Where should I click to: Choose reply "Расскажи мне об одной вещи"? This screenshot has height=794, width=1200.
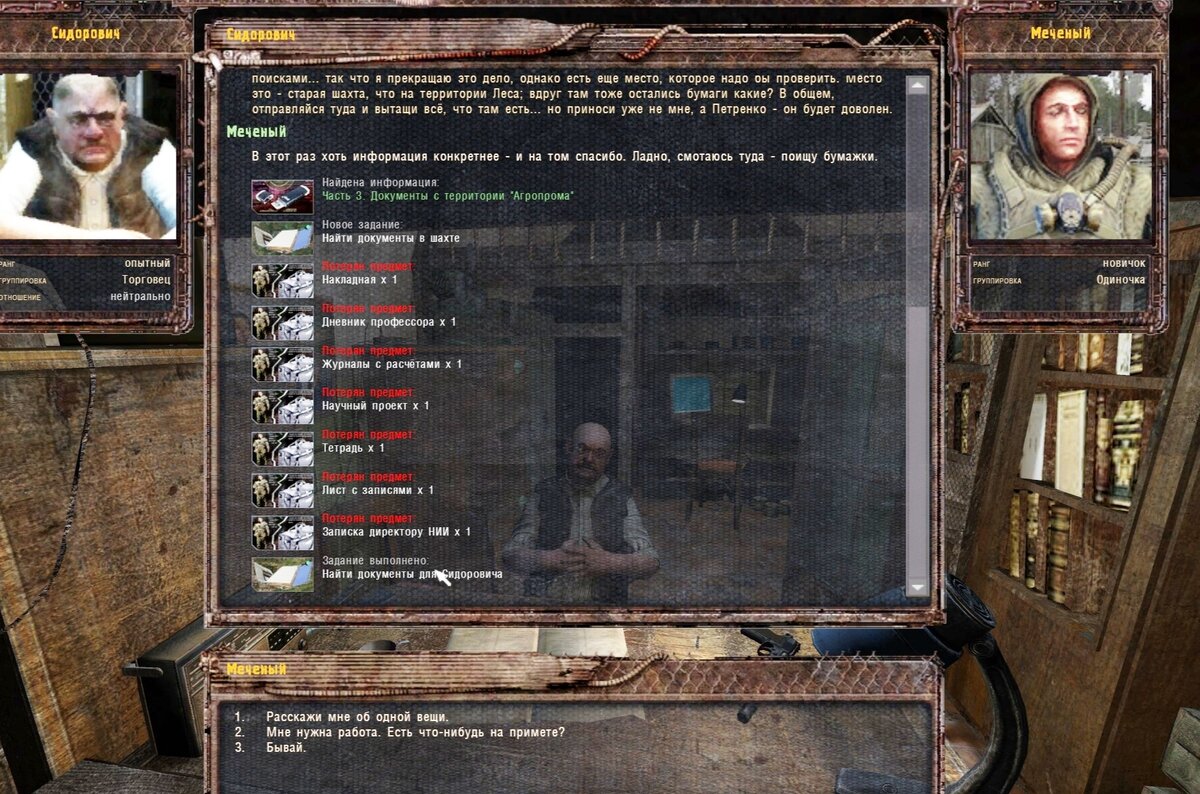coord(357,717)
